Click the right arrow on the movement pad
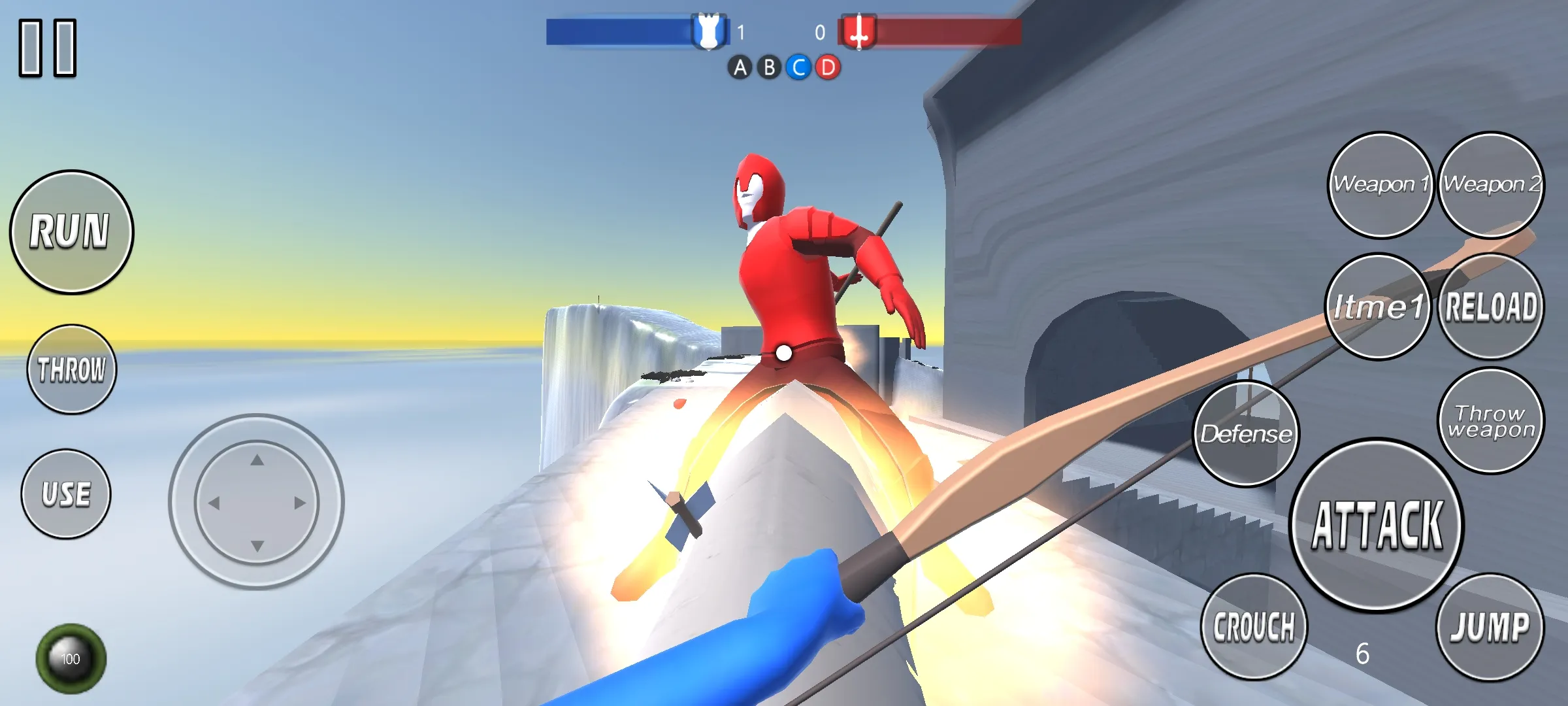This screenshot has height=706, width=1568. [300, 503]
